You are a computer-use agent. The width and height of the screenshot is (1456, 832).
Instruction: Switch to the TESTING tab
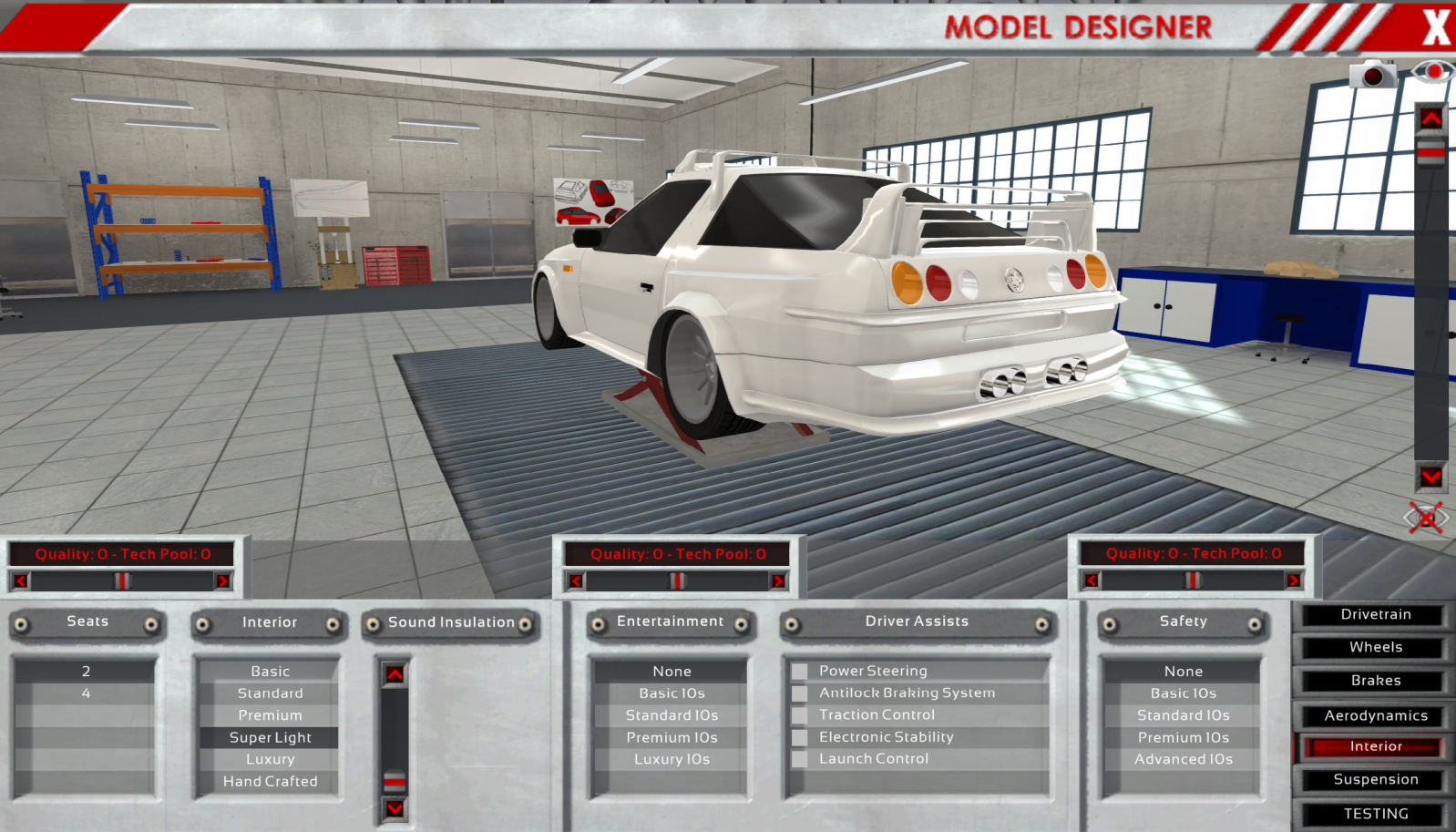coord(1375,814)
